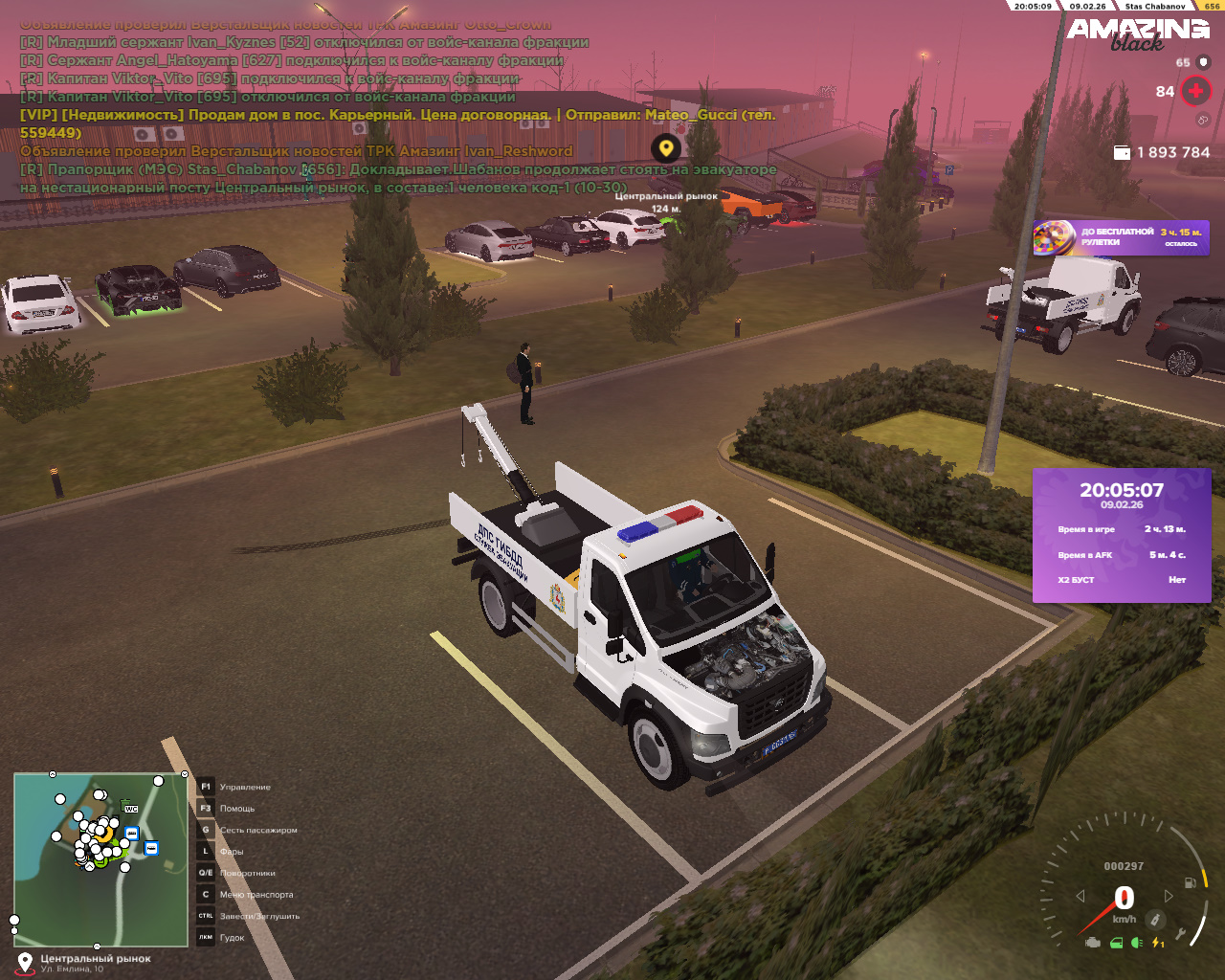Click the green door lock indicator
1225x980 pixels.
tap(1116, 943)
